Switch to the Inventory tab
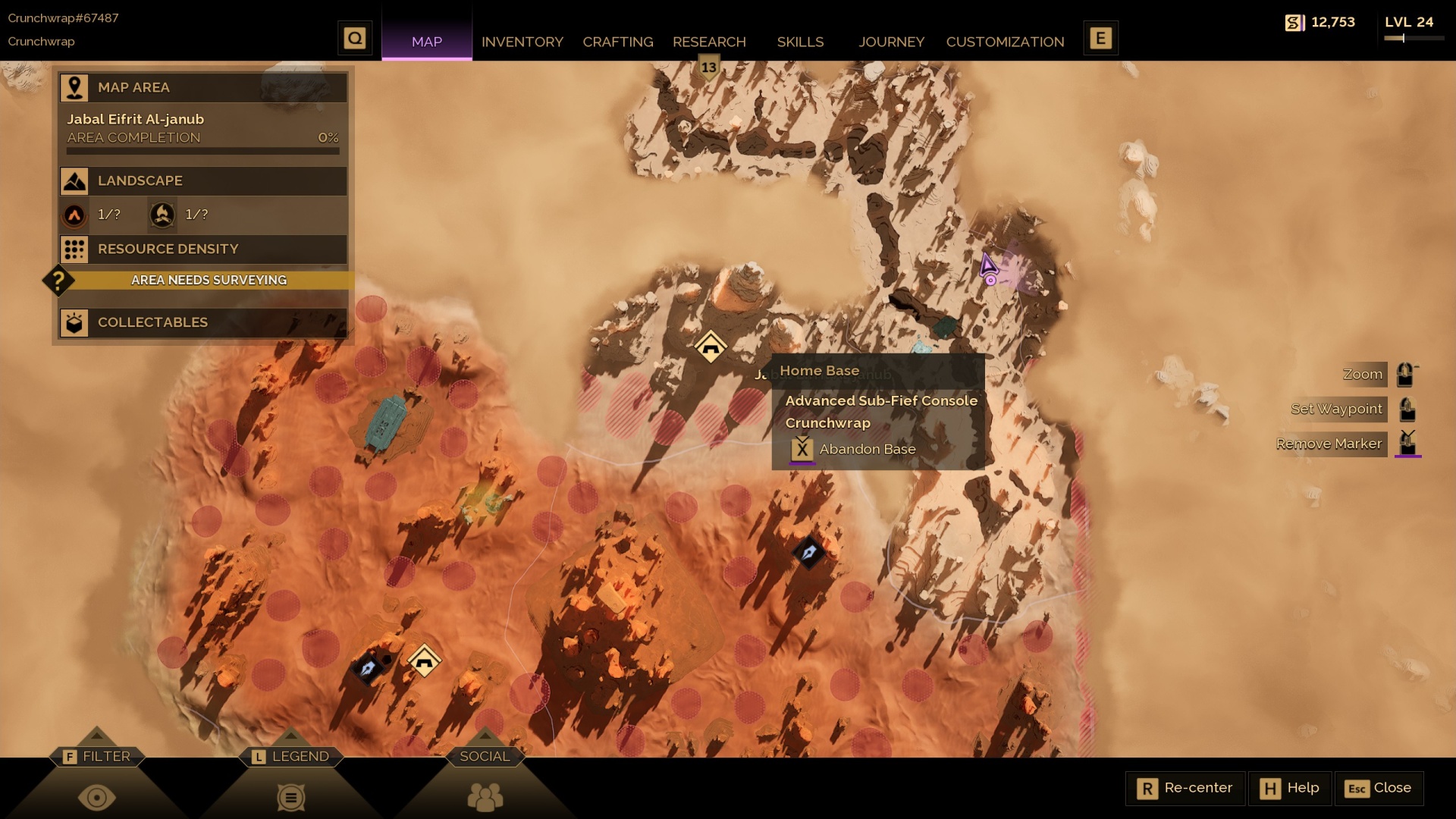The height and width of the screenshot is (819, 1456). pos(522,42)
